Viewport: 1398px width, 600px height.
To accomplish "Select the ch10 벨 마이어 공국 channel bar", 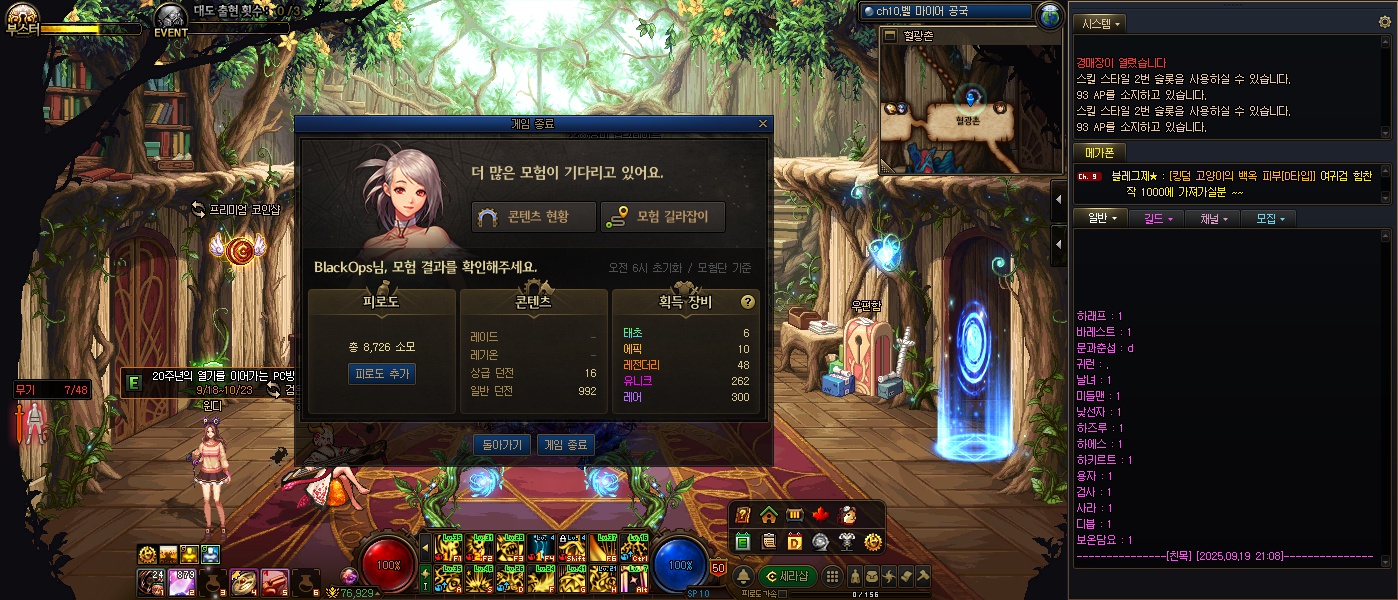I will click(x=945, y=11).
